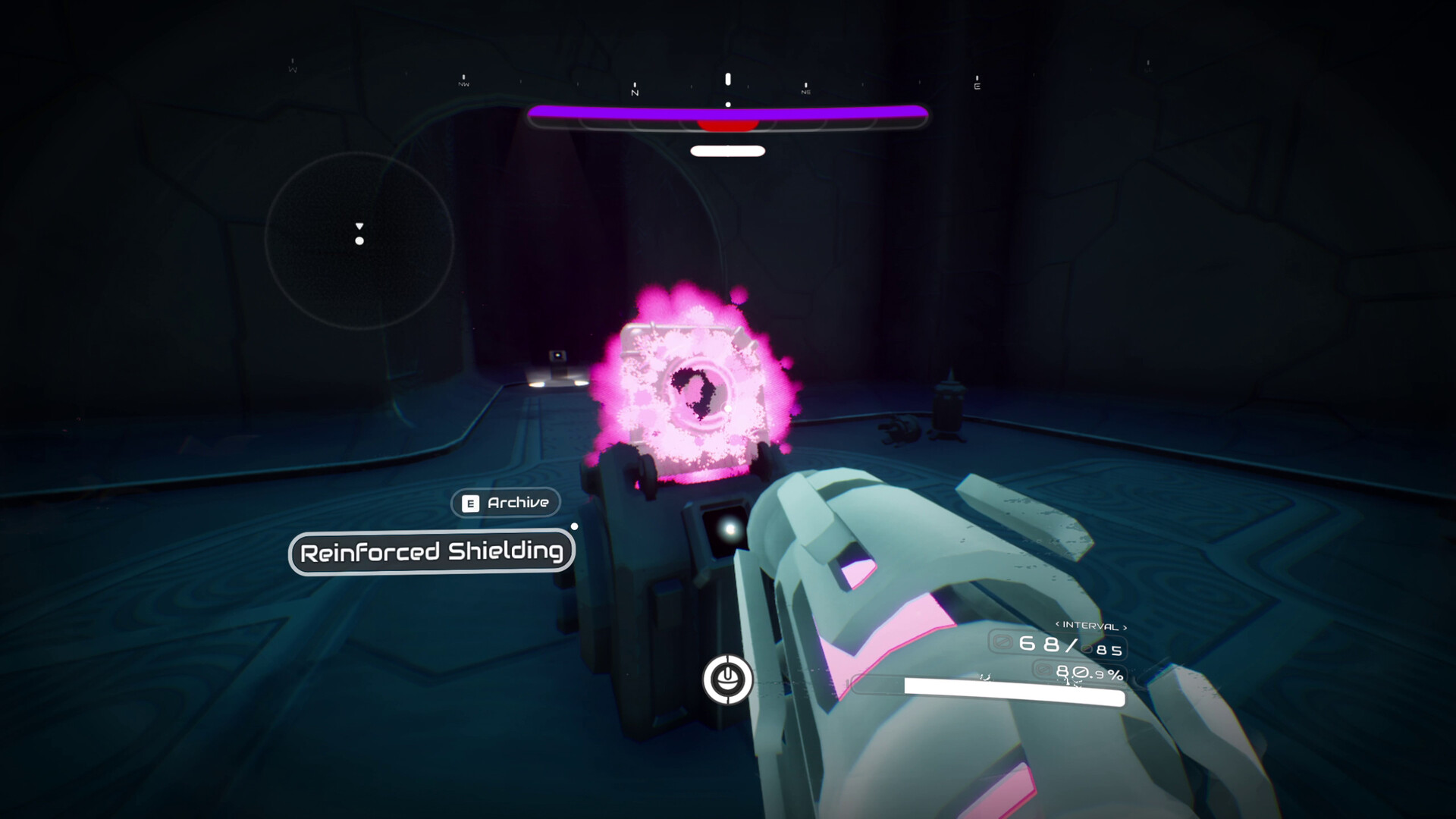Click the right chevron of the INTERVAL selector

click(1125, 626)
